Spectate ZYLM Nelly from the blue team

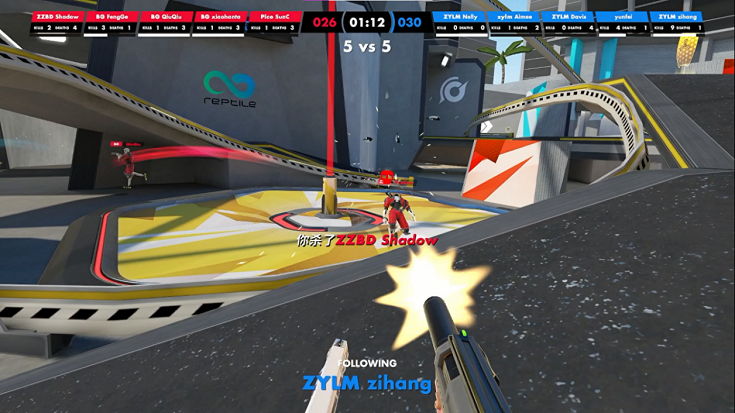point(460,23)
